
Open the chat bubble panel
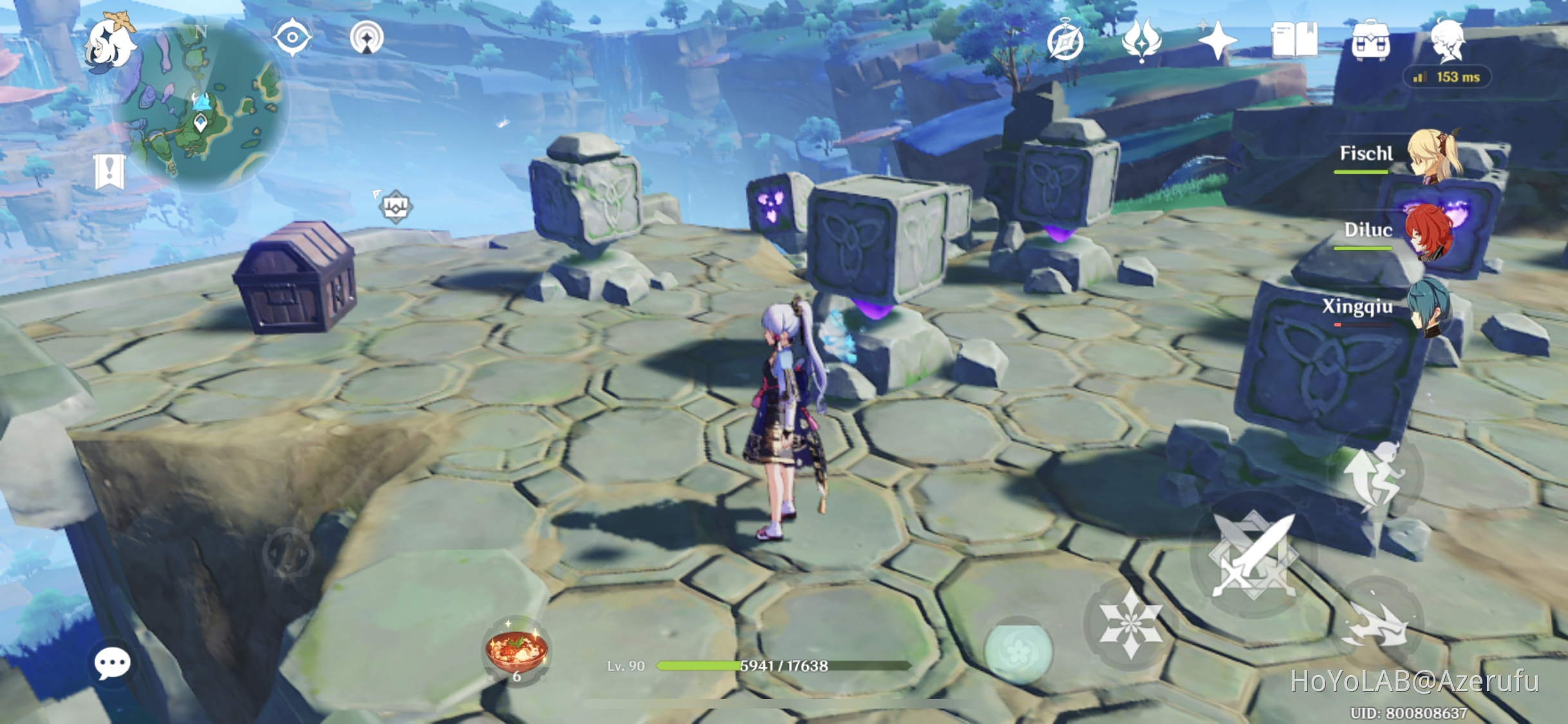(113, 663)
